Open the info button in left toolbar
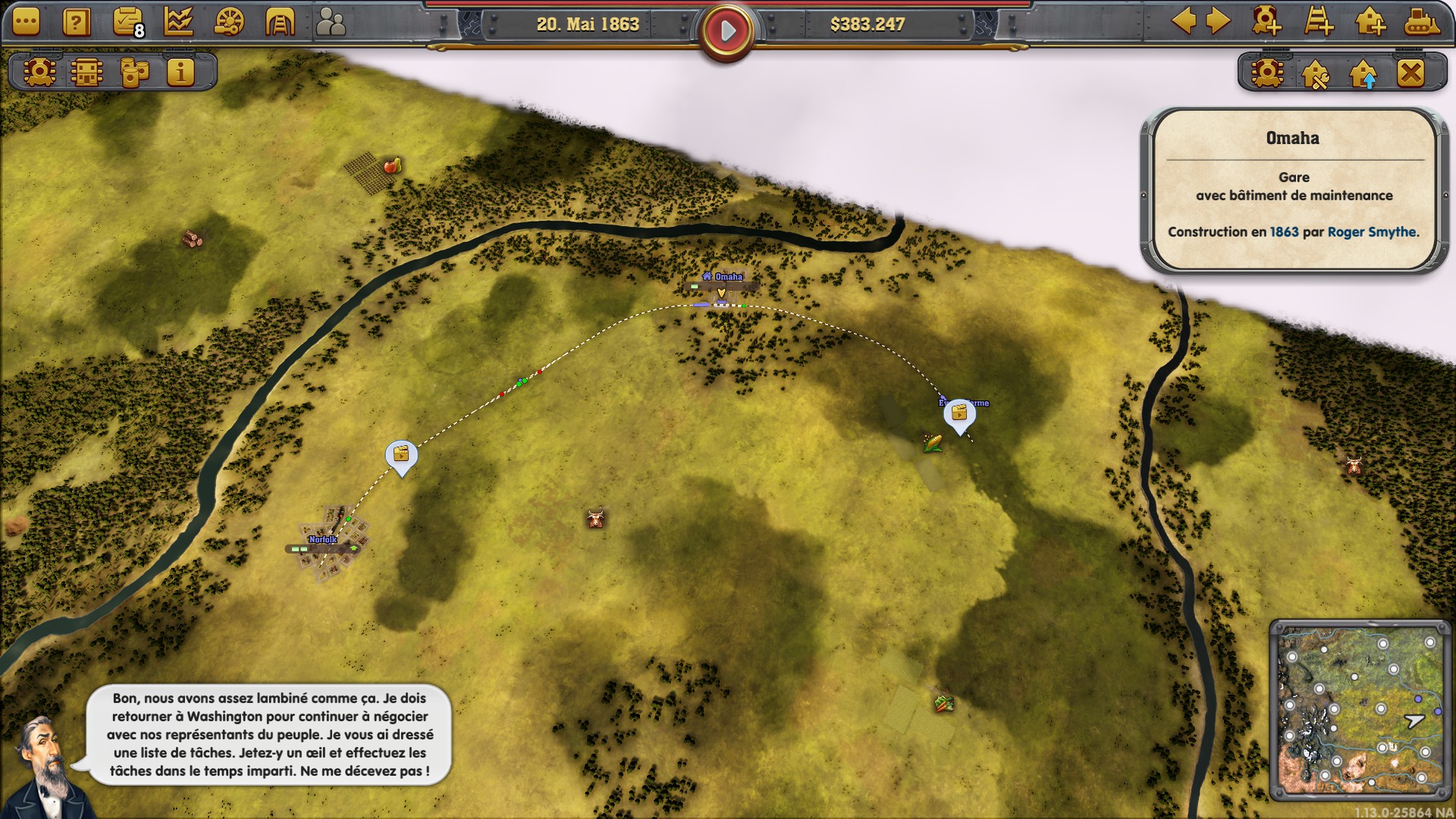1456x819 pixels. [x=180, y=72]
